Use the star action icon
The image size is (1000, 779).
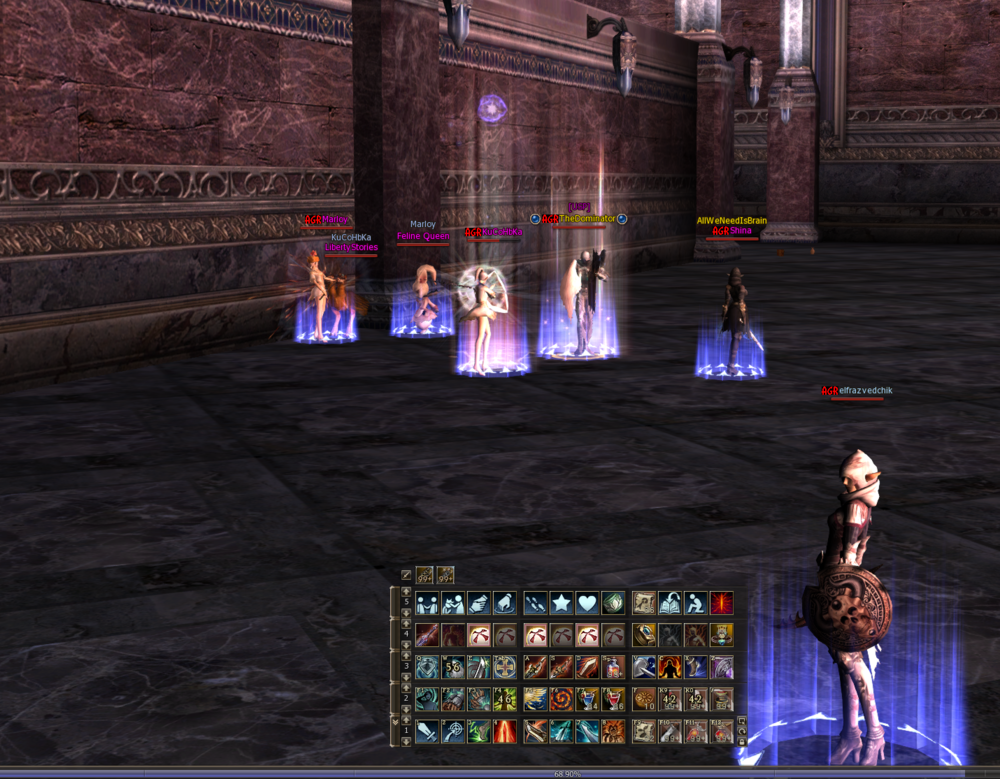(x=561, y=603)
